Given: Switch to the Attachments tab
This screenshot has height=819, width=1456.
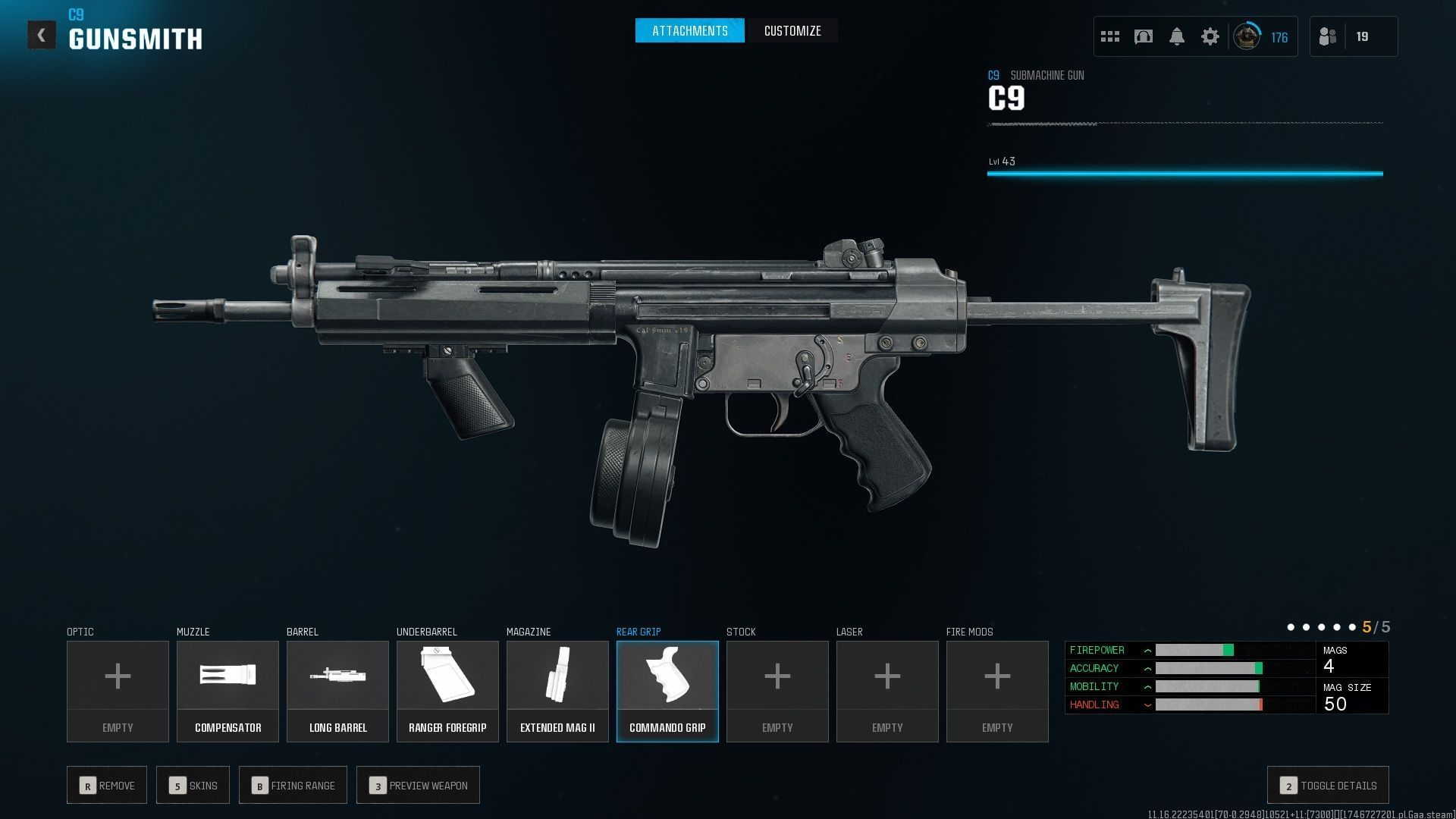Looking at the screenshot, I should click(689, 31).
